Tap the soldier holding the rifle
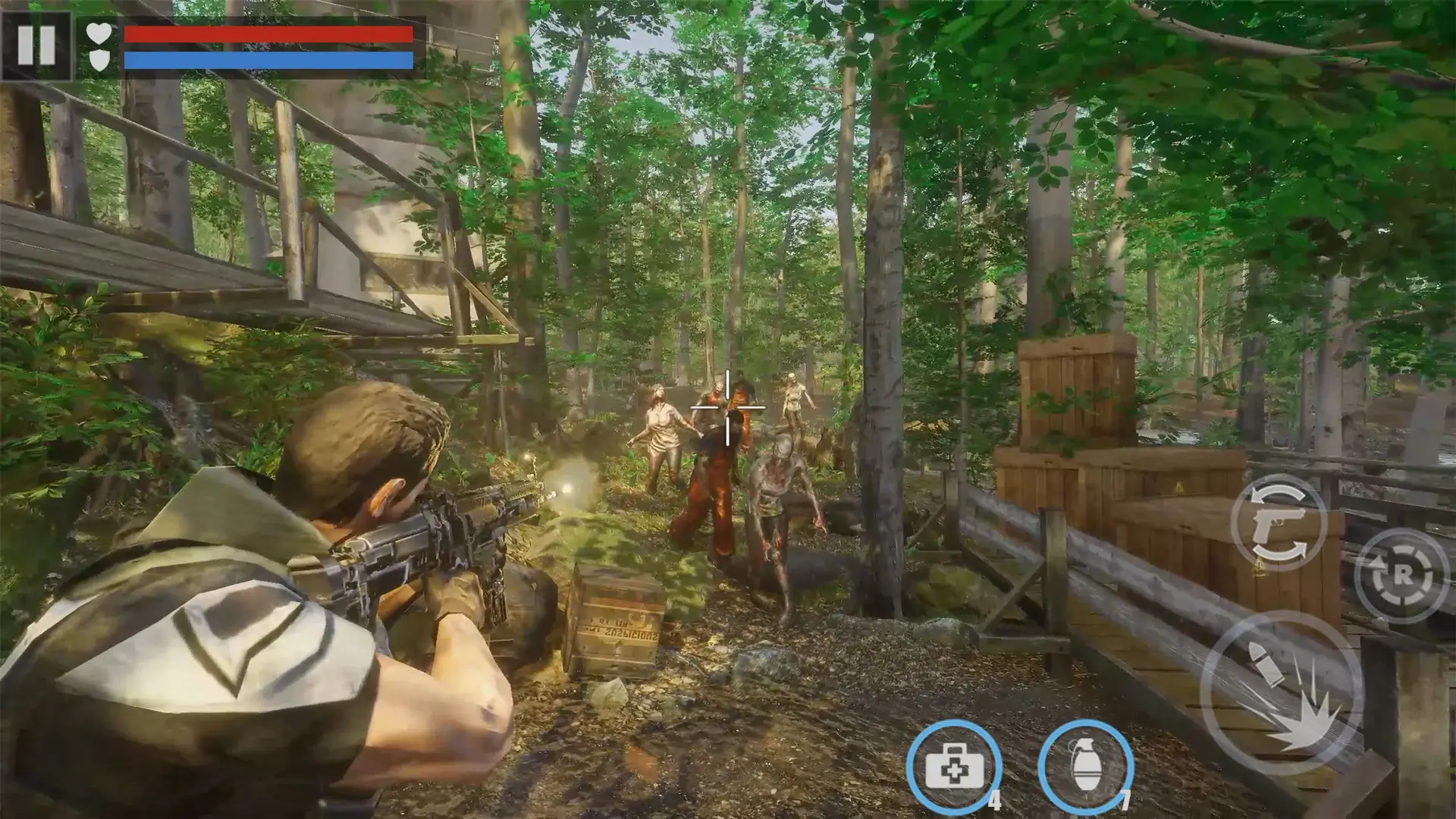This screenshot has height=819, width=1456. click(303, 569)
